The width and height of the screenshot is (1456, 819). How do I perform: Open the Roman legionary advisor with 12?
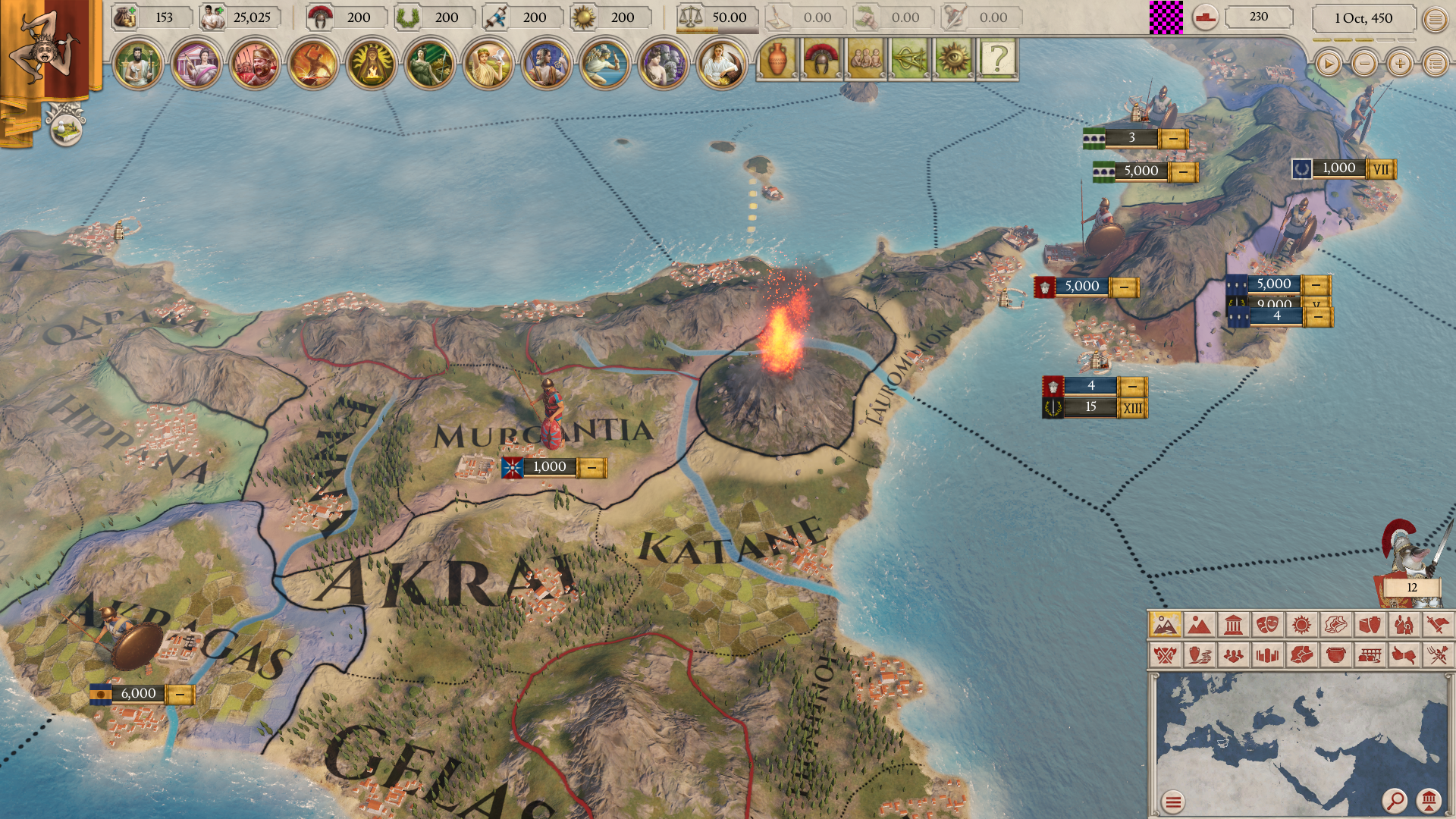1407,565
